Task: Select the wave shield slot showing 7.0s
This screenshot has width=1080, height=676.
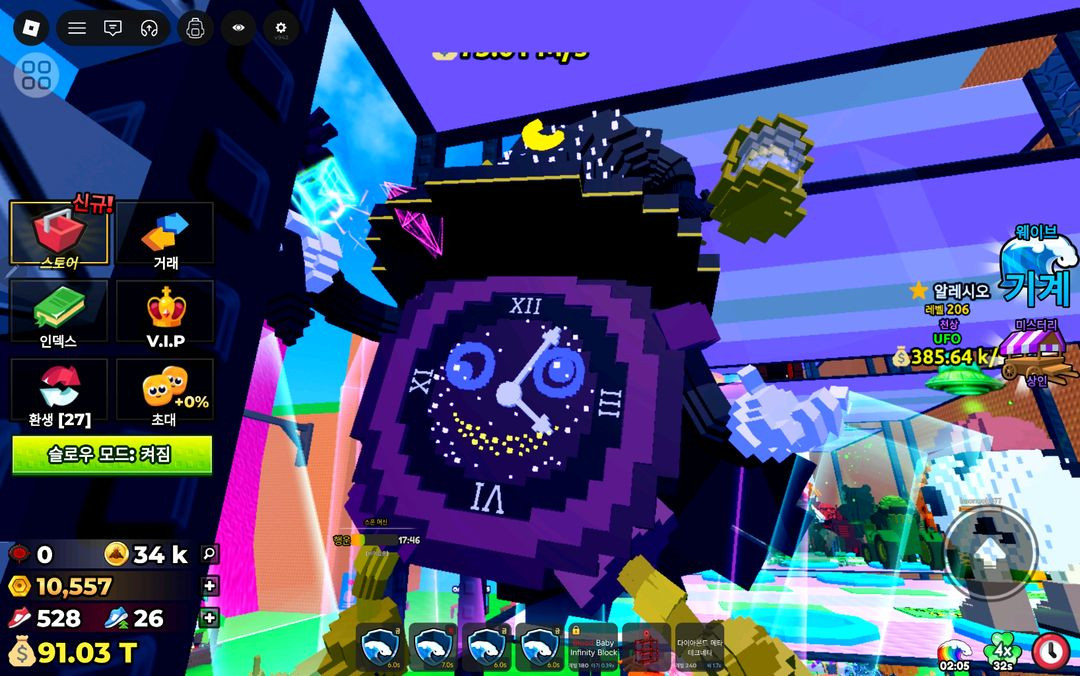Action: click(433, 647)
